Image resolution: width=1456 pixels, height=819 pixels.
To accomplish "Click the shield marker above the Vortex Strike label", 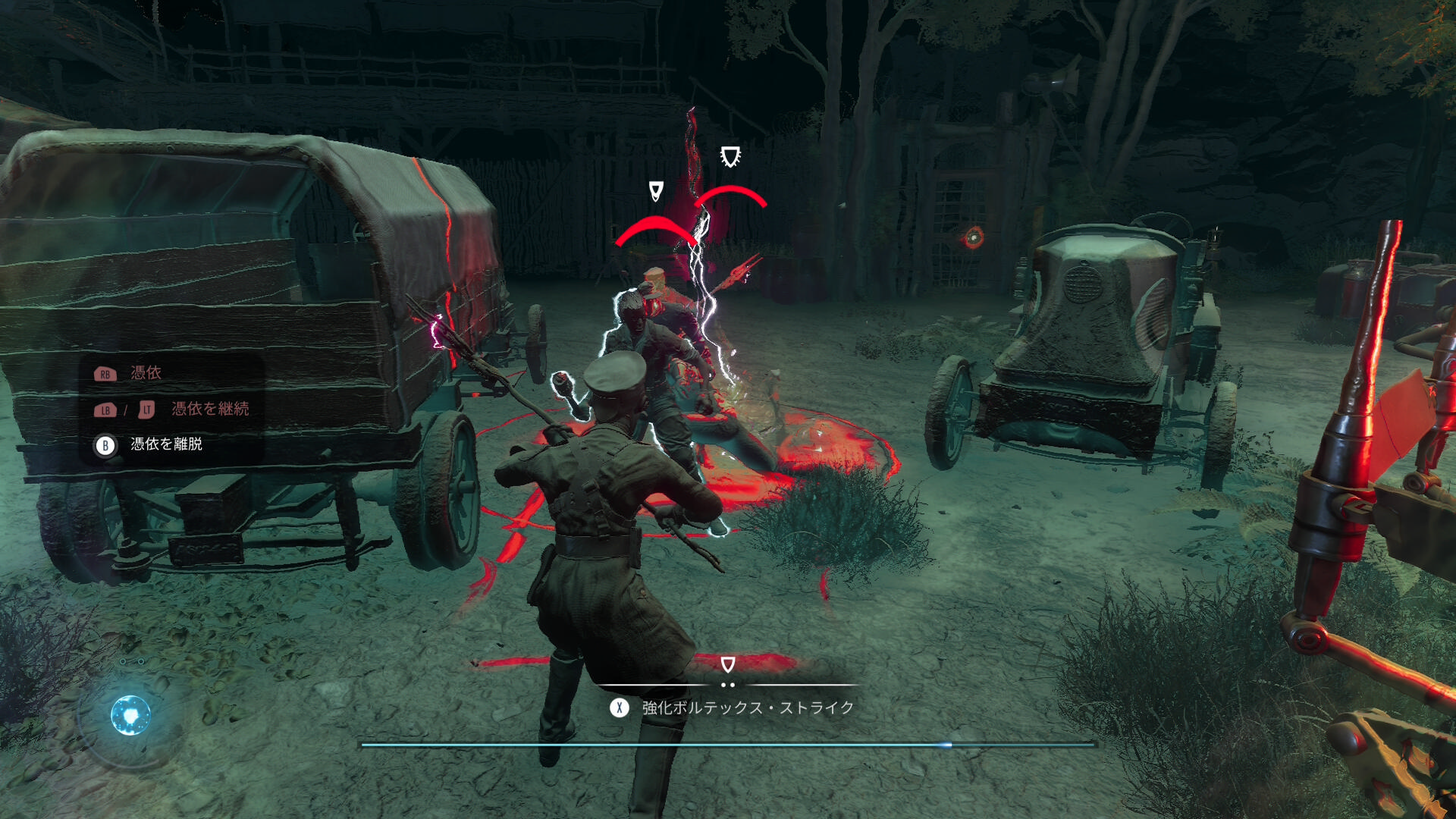I will [727, 664].
